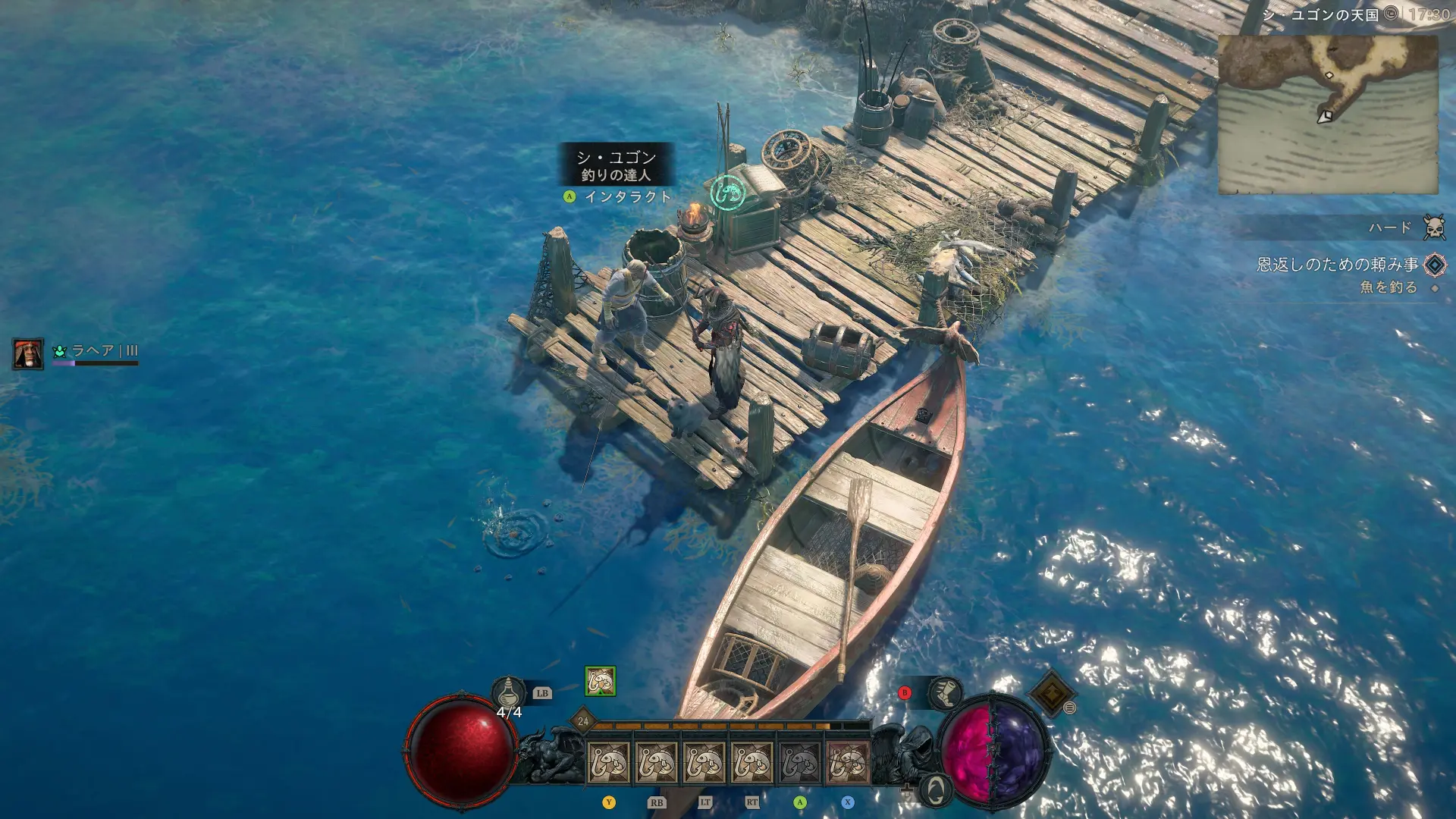Viewport: 1456px width, 819px height.
Task: Open the gold diamond menu icon
Action: (1050, 693)
